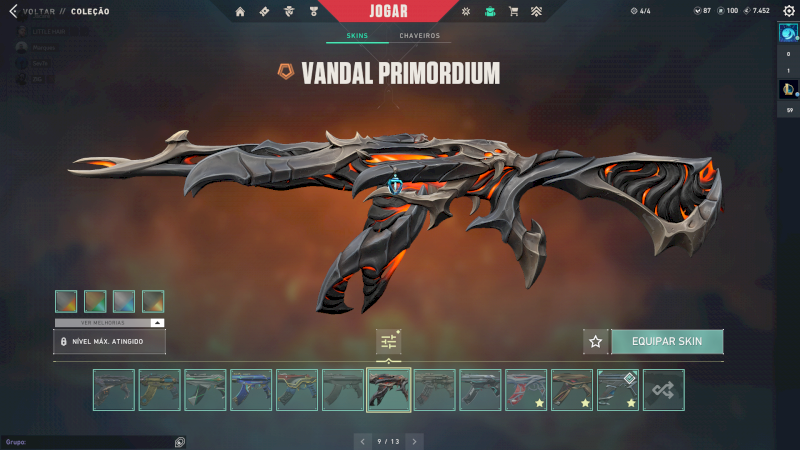Image resolution: width=800 pixels, height=450 pixels.
Task: Open the blue player avatar in sidebar
Action: [x=787, y=32]
